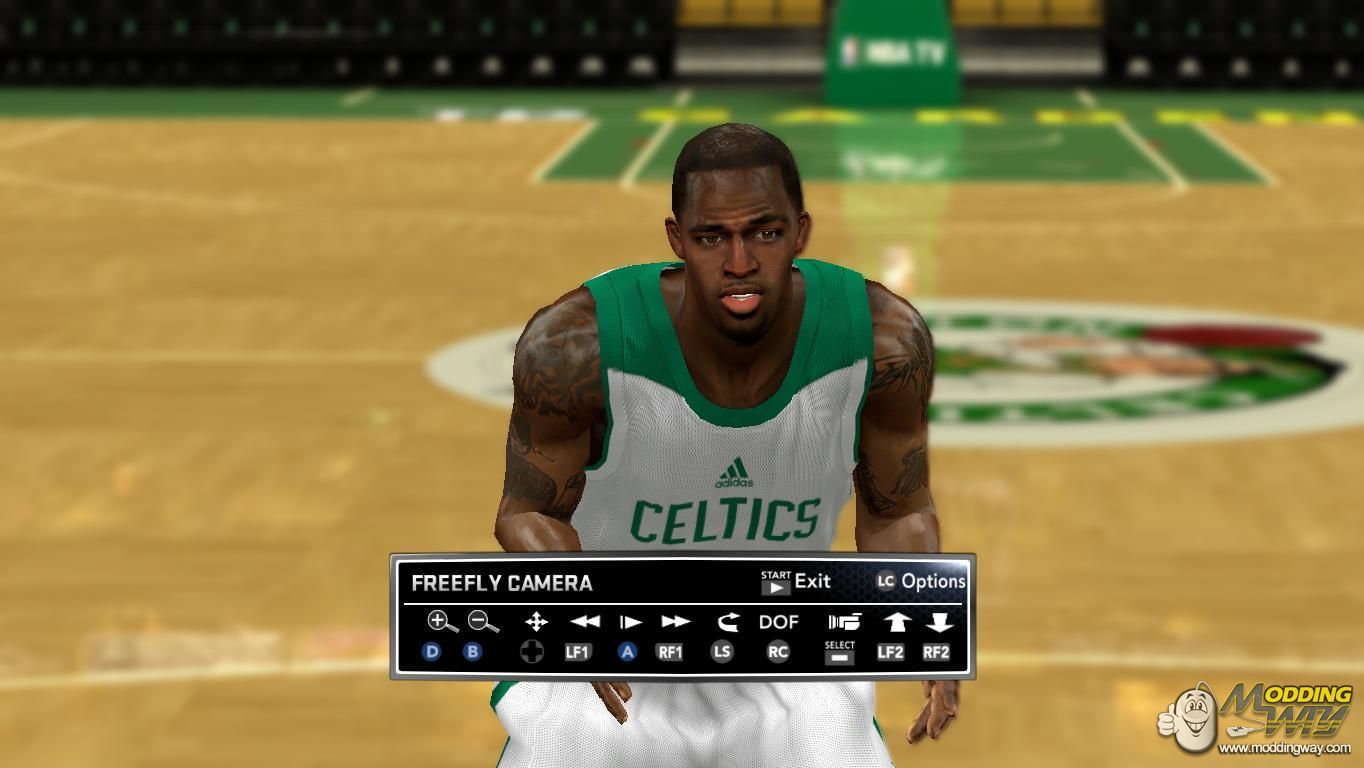Select the four-way move camera arrows icon
The image size is (1364, 768).
(x=536, y=622)
